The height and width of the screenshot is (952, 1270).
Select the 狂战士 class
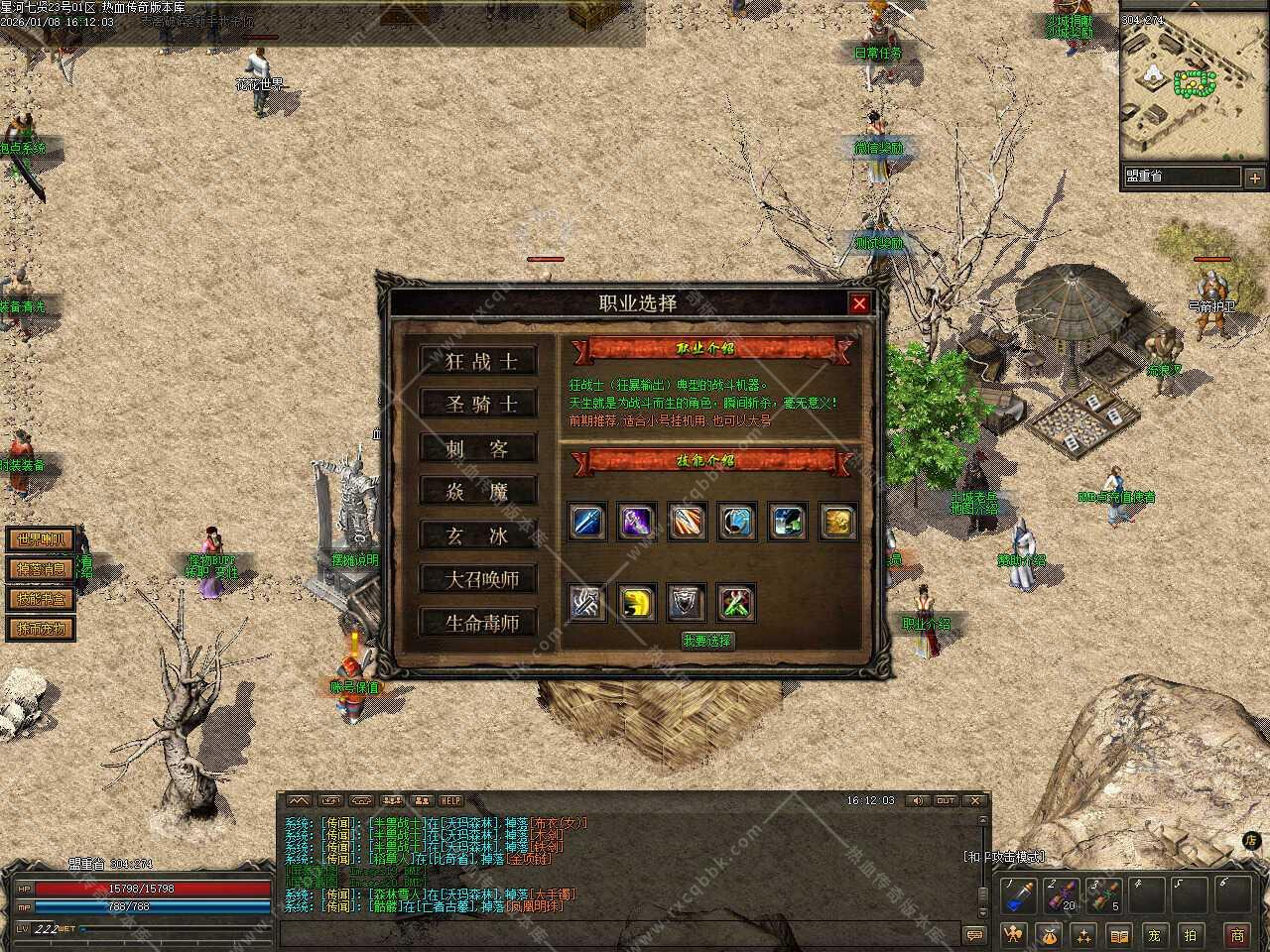coord(478,361)
